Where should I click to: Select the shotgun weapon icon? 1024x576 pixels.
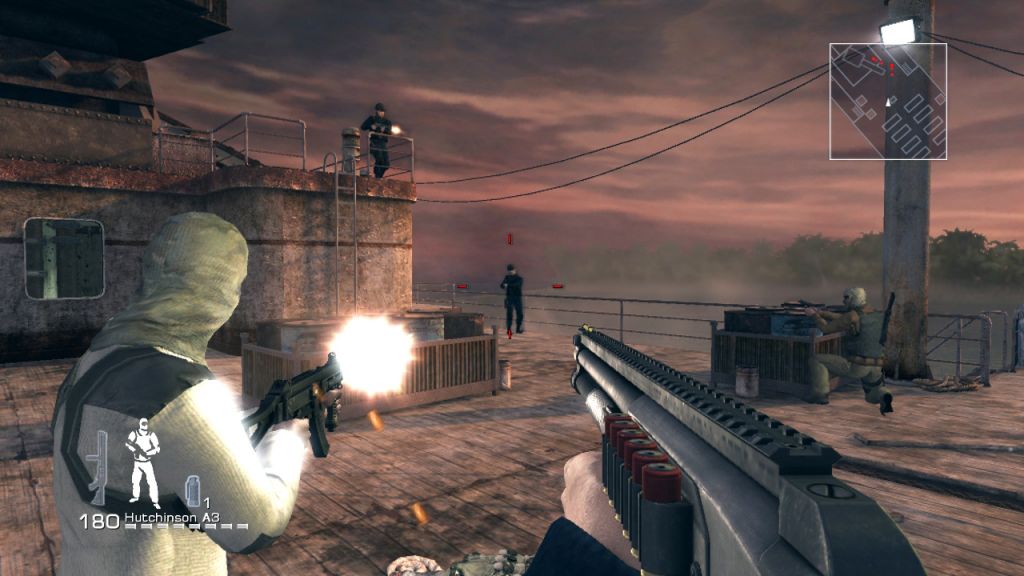[x=98, y=467]
